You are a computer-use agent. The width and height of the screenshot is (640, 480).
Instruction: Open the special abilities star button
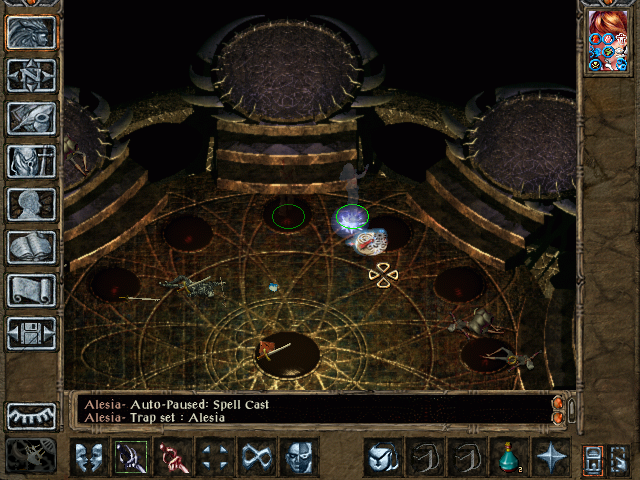(x=550, y=457)
